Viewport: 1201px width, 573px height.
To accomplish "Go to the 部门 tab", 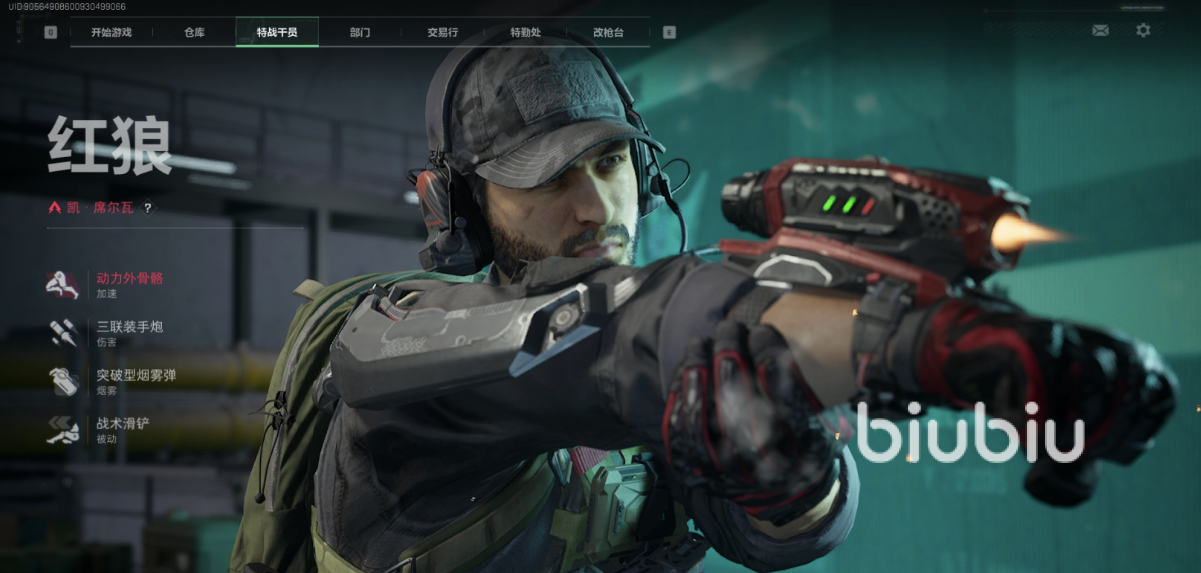I will click(x=360, y=32).
